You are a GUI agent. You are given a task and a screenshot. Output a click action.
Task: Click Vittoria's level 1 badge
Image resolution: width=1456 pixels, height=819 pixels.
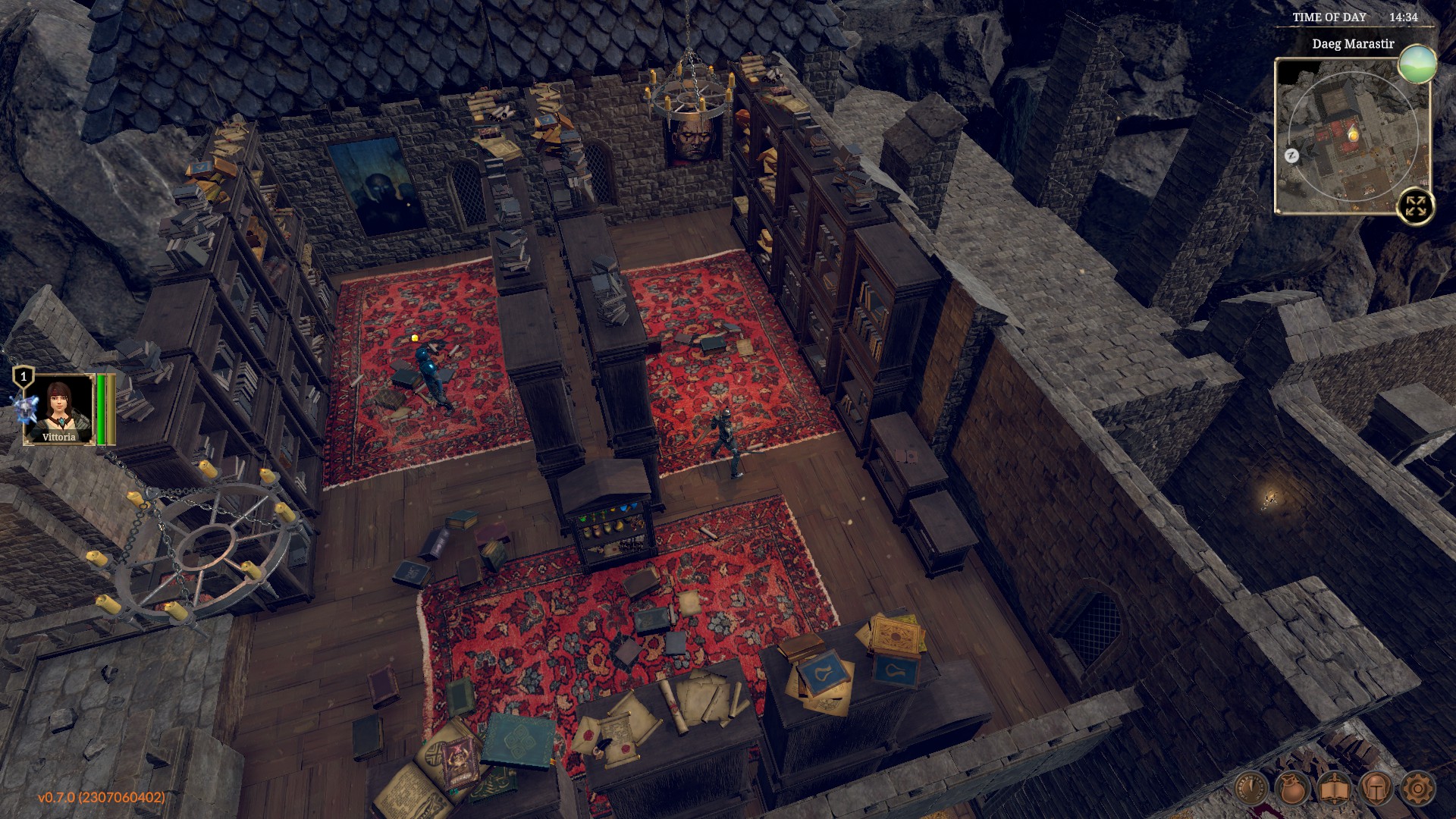click(24, 377)
